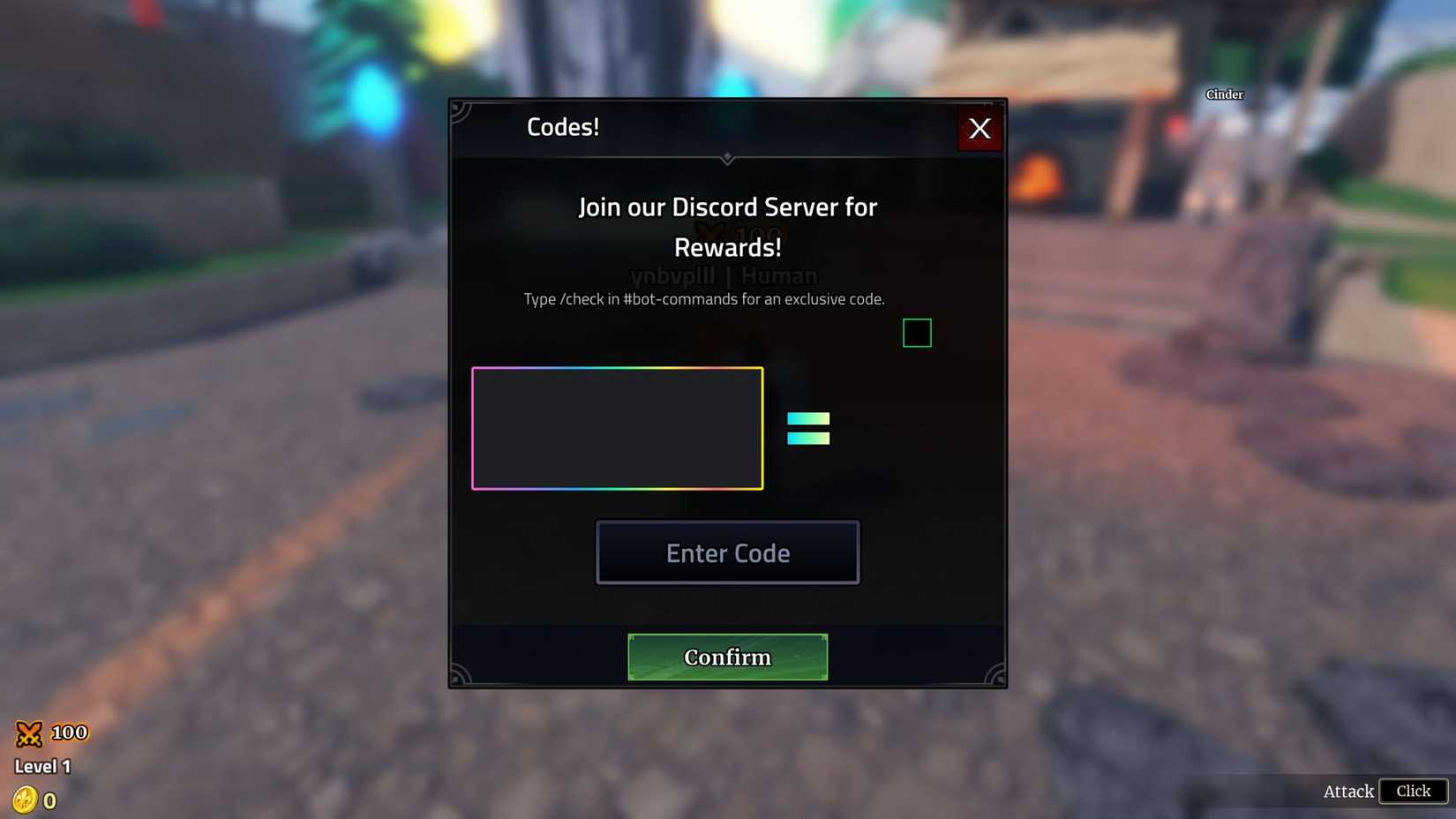Click the crossed swords power icon
Image resolution: width=1456 pixels, height=819 pixels.
coord(29,732)
